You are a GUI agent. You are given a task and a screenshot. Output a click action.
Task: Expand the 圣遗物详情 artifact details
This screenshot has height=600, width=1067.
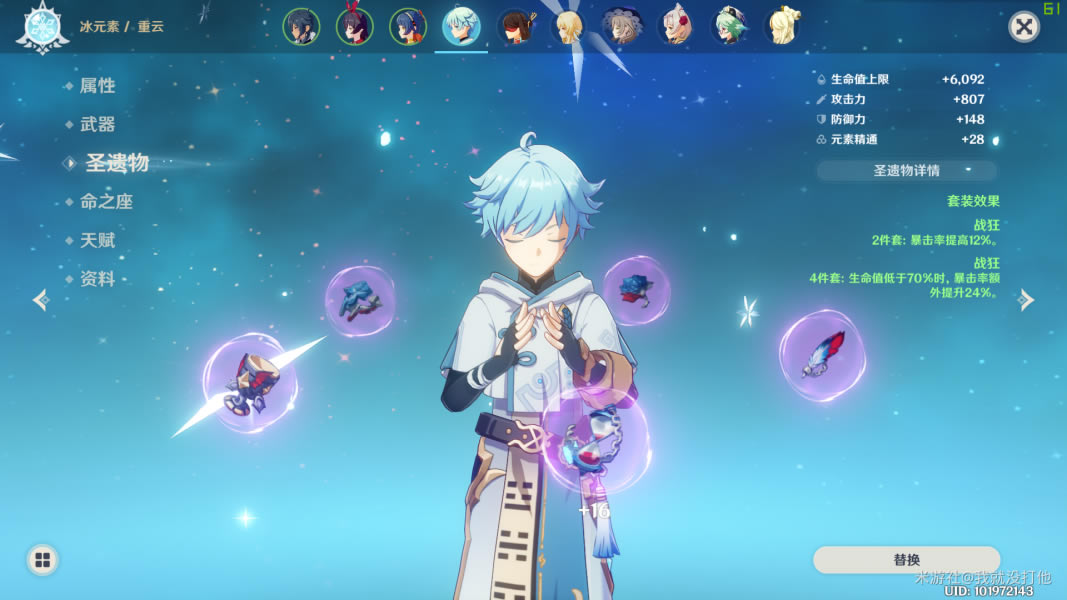(x=906, y=170)
